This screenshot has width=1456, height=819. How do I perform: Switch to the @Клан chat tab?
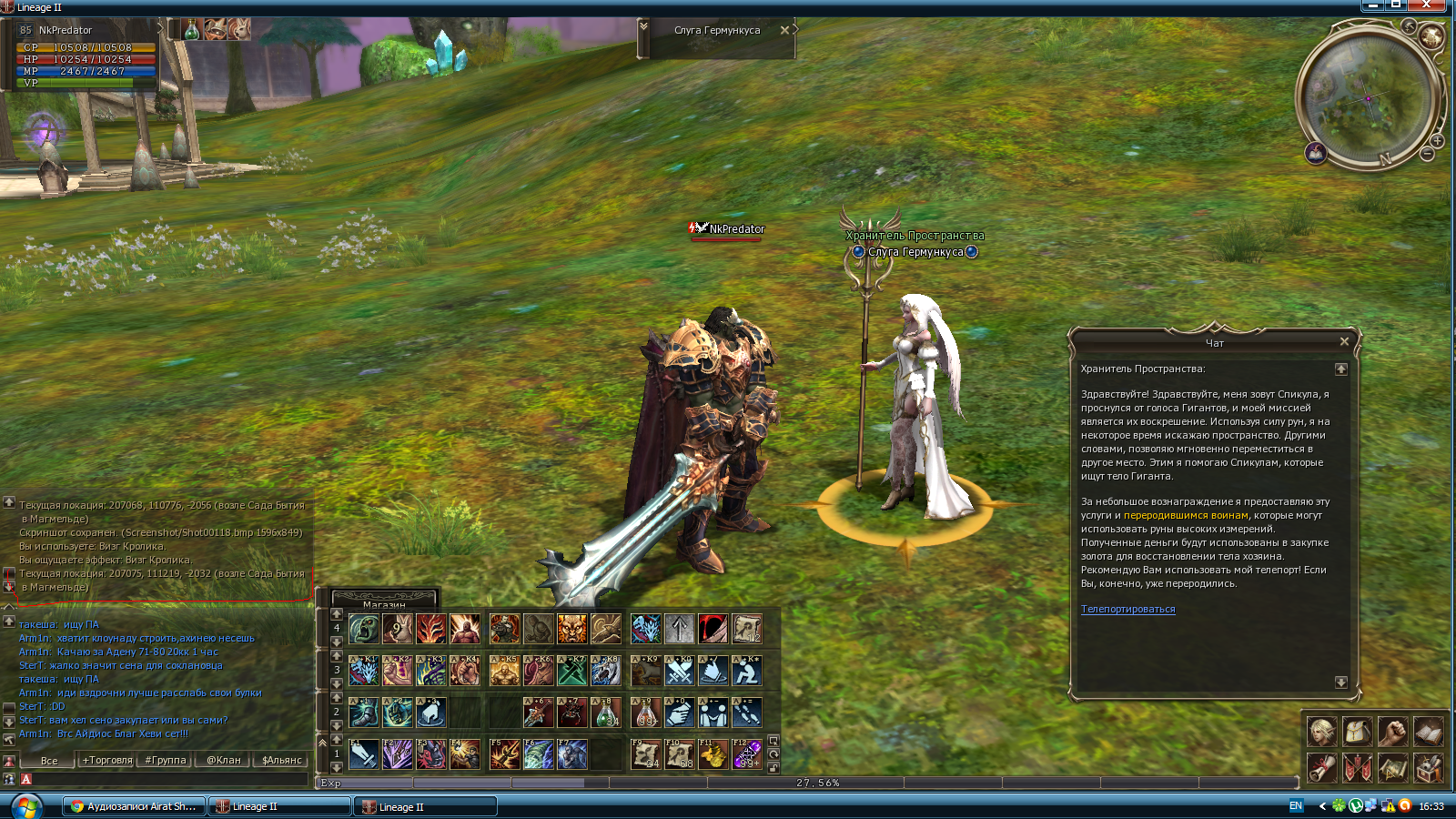click(x=223, y=760)
